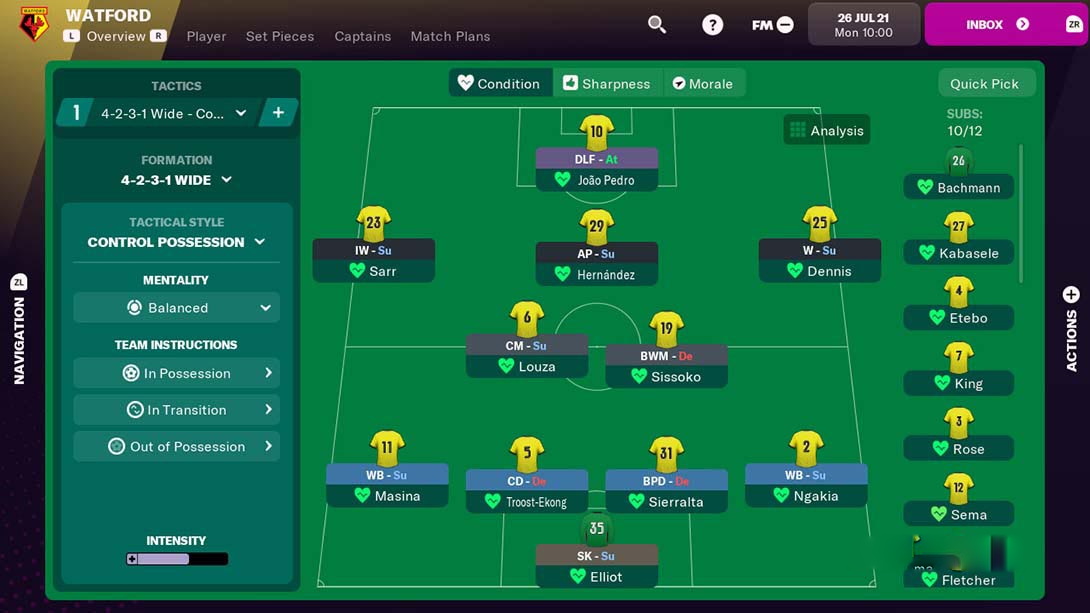The image size is (1090, 613).
Task: Open the Balanced mentality dropdown
Action: tap(176, 308)
